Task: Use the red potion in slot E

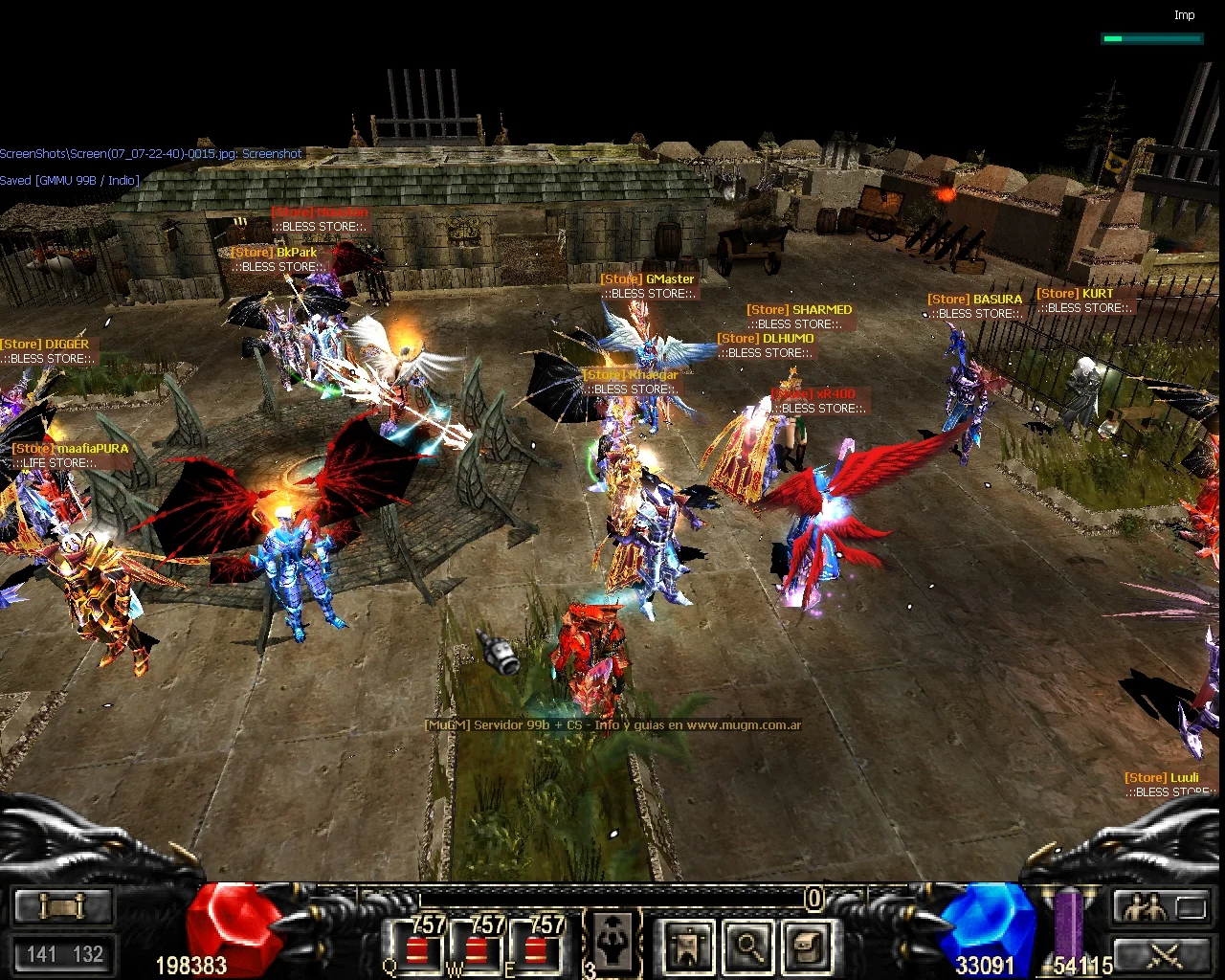Action: (x=536, y=949)
